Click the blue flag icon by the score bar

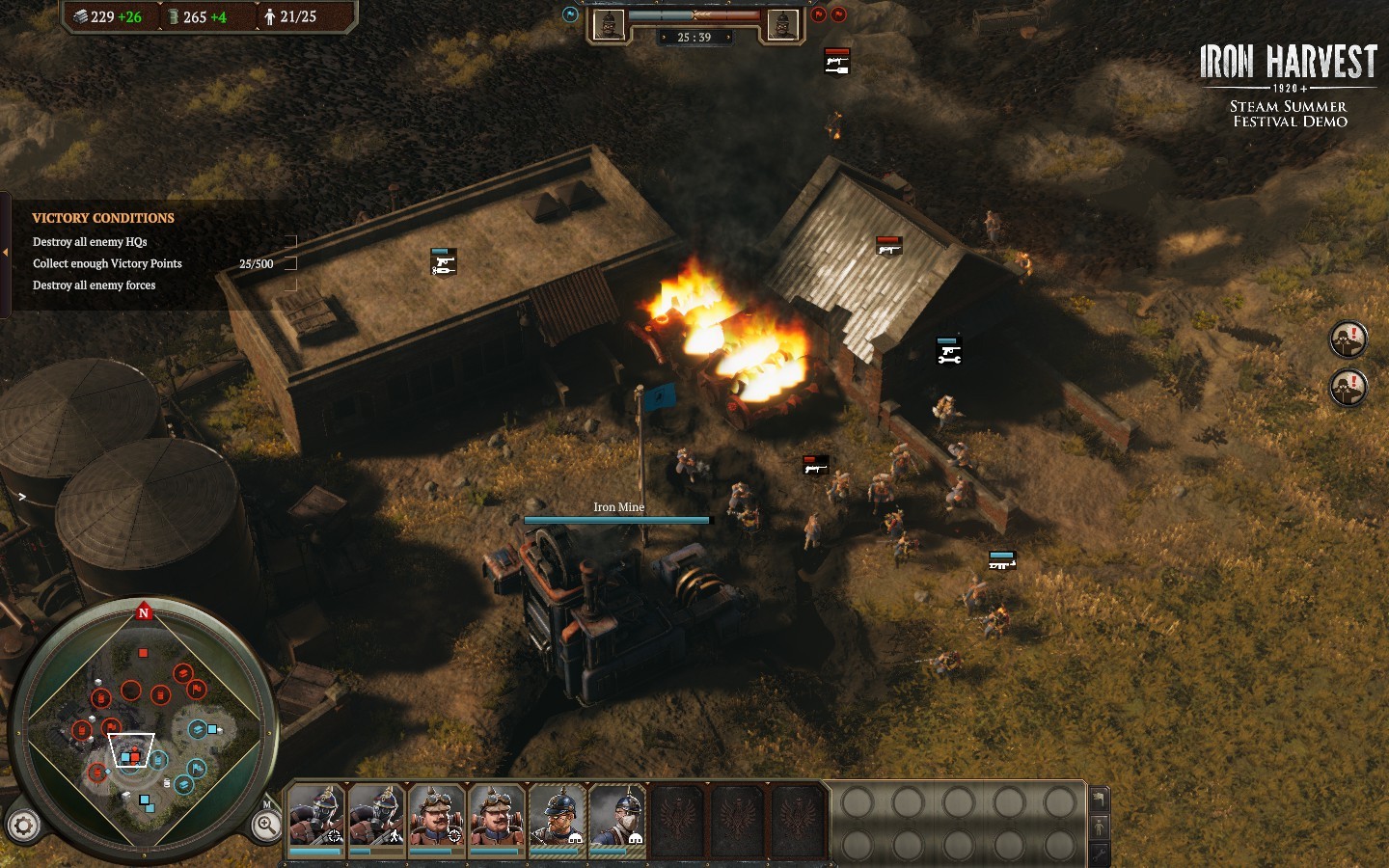(x=570, y=14)
